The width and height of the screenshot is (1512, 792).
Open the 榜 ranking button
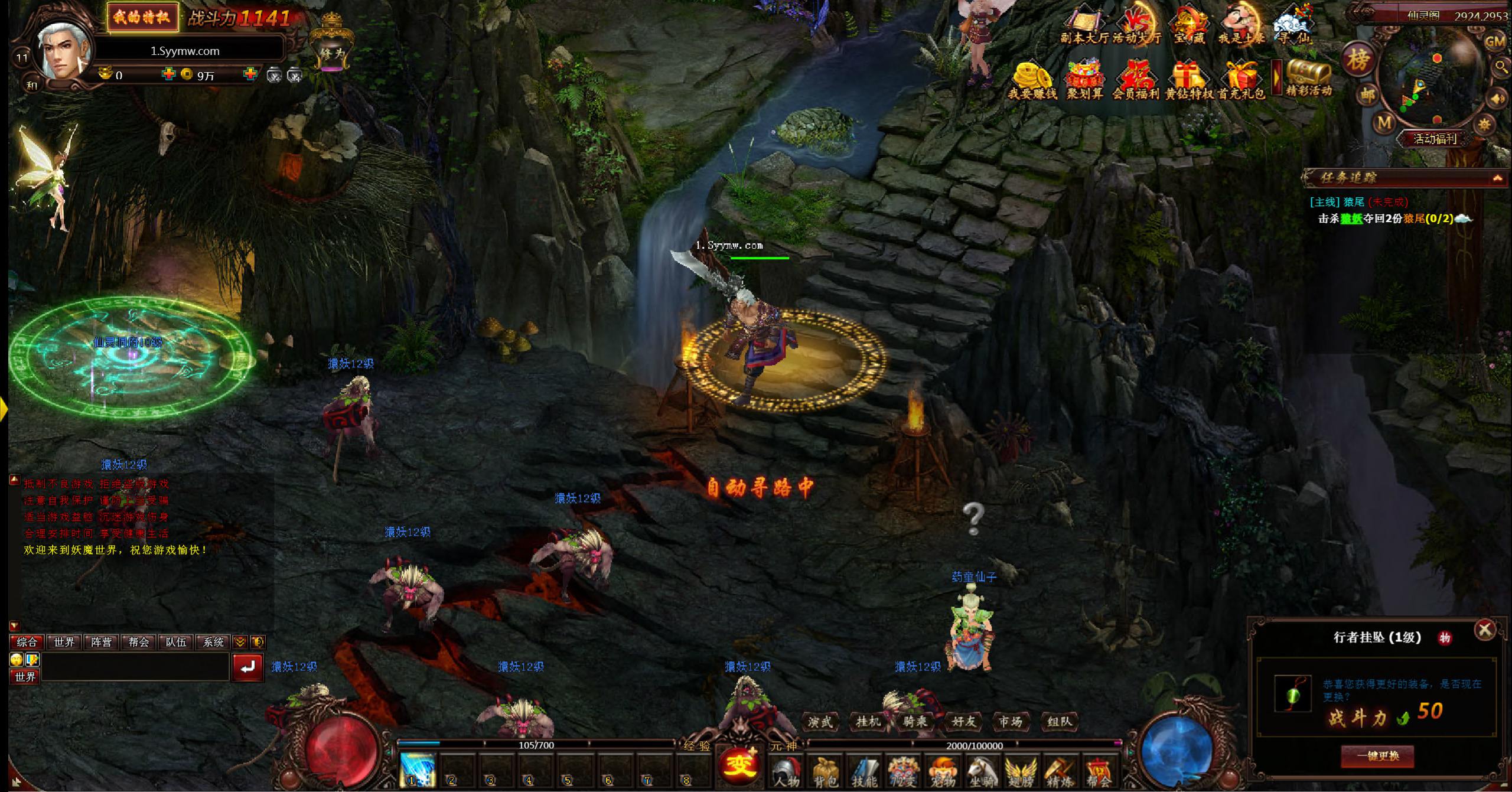pyautogui.click(x=1357, y=60)
